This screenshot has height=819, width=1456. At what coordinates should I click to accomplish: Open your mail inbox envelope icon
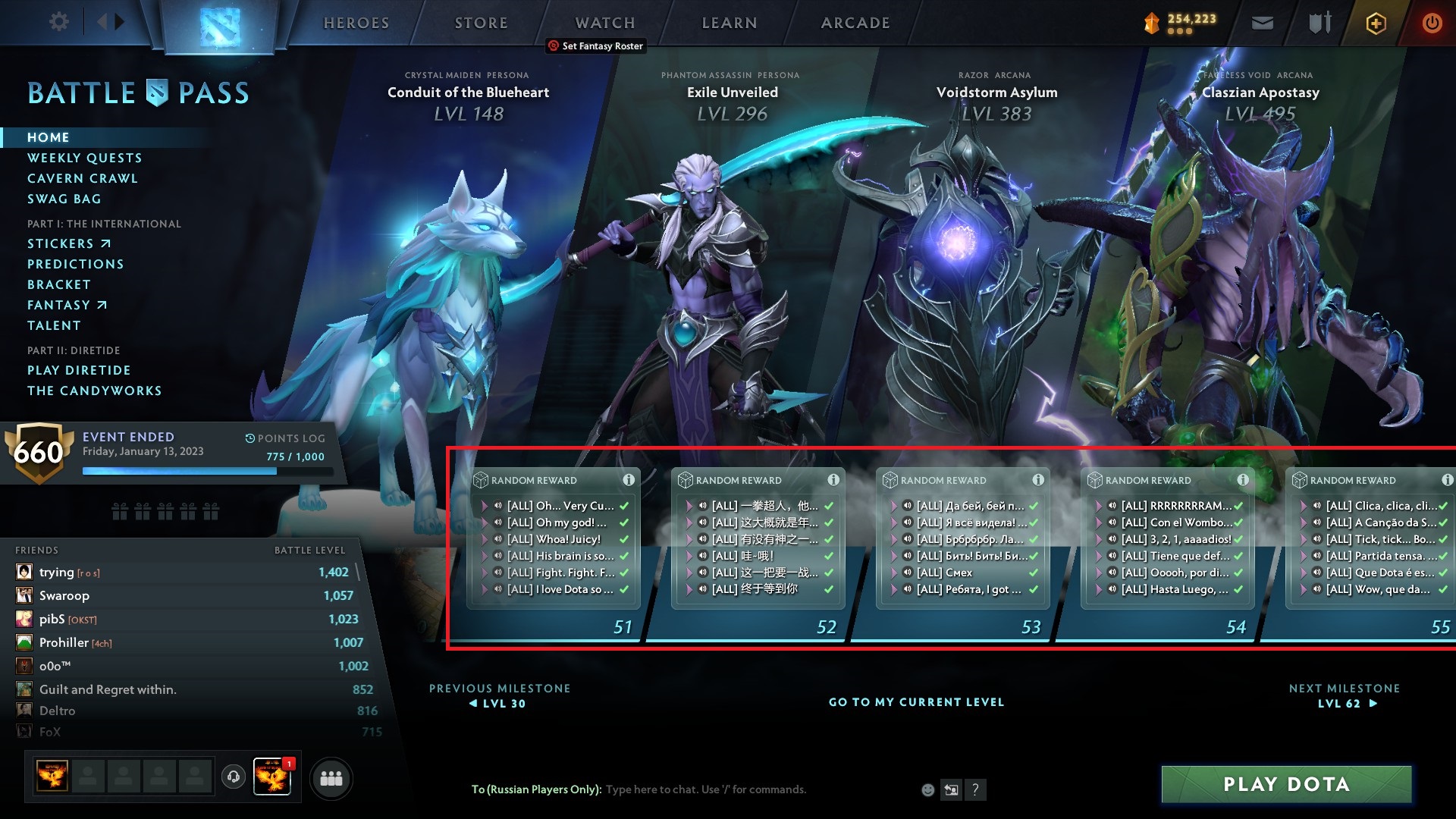[1261, 23]
